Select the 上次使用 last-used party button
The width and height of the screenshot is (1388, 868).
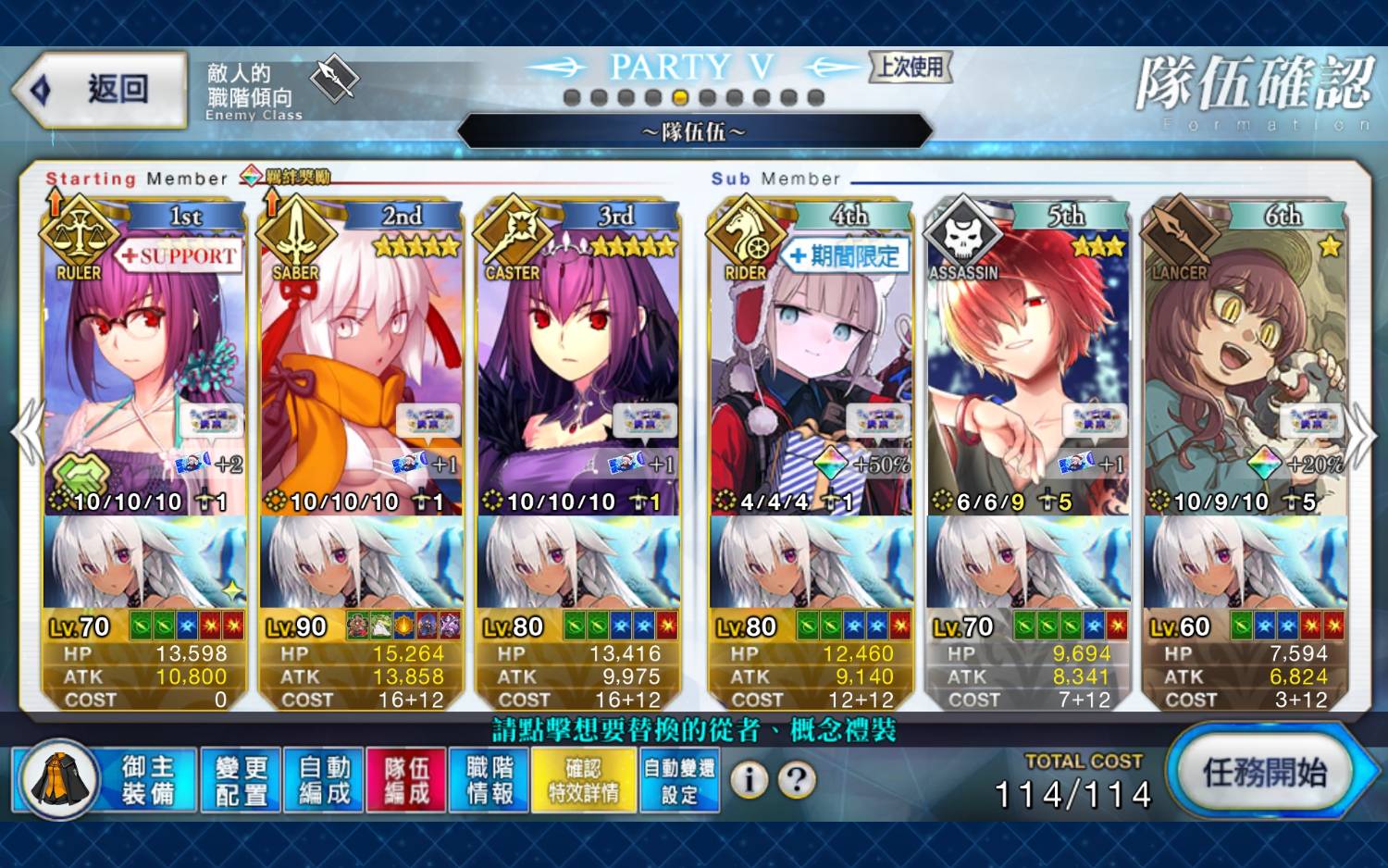[x=911, y=67]
